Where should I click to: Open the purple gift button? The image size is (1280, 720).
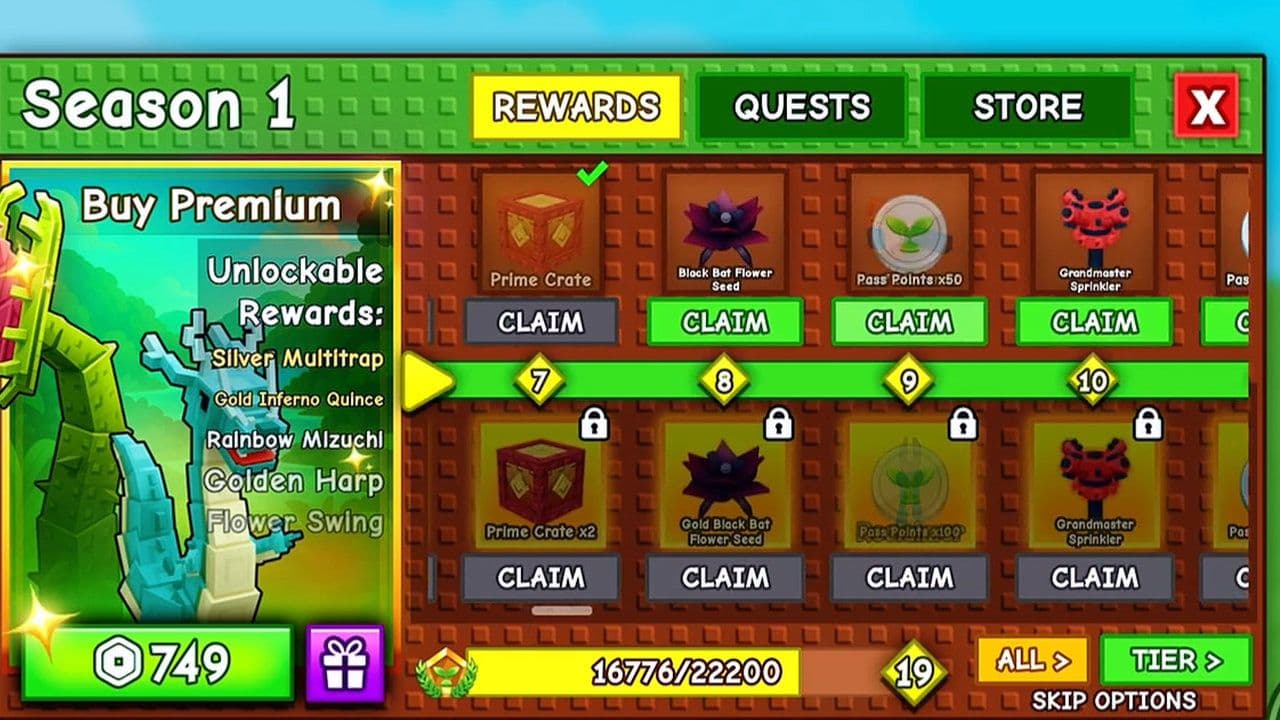pyautogui.click(x=345, y=663)
